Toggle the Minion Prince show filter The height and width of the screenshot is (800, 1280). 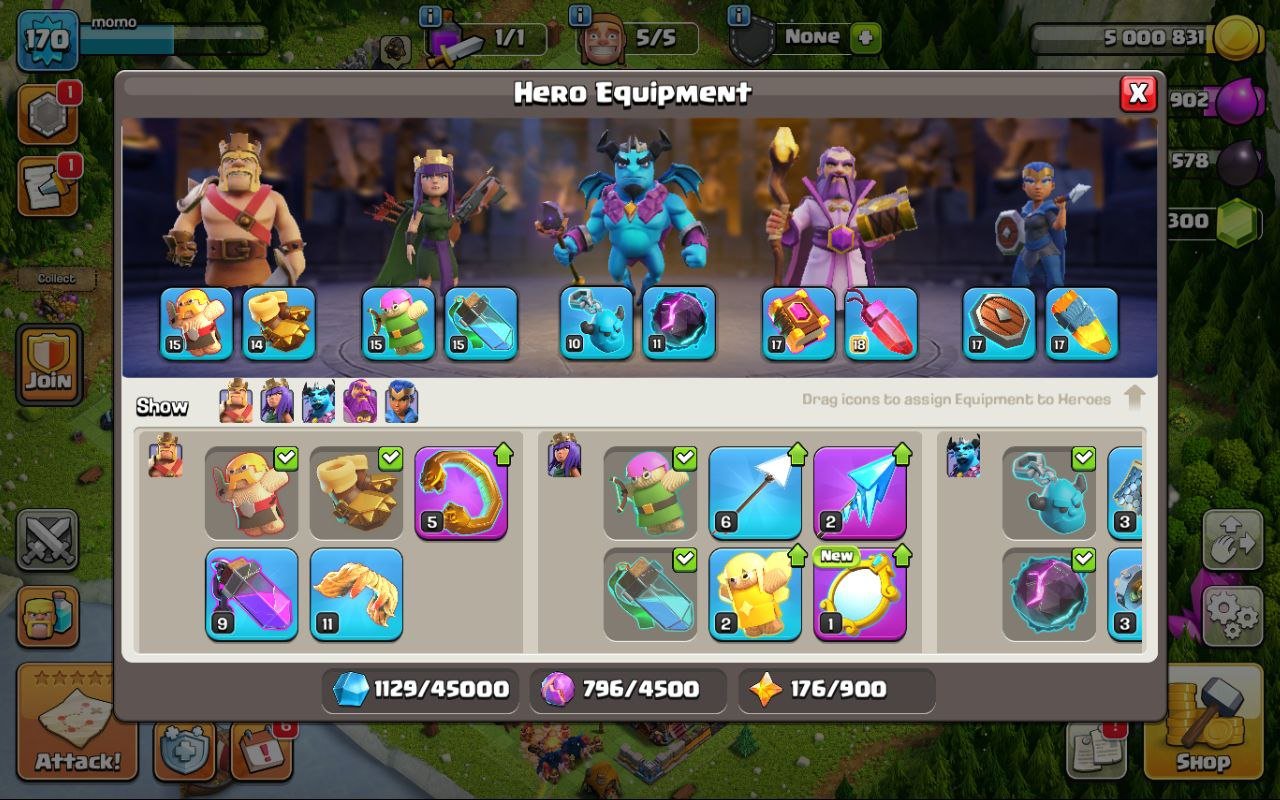point(317,401)
